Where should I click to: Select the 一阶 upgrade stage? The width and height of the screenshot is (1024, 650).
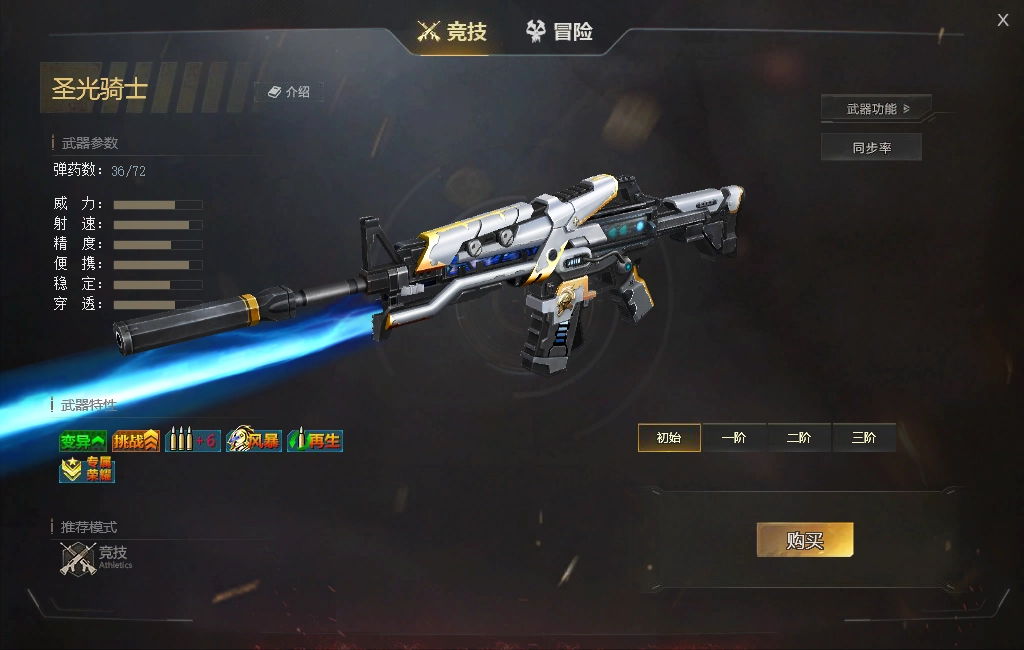click(734, 438)
